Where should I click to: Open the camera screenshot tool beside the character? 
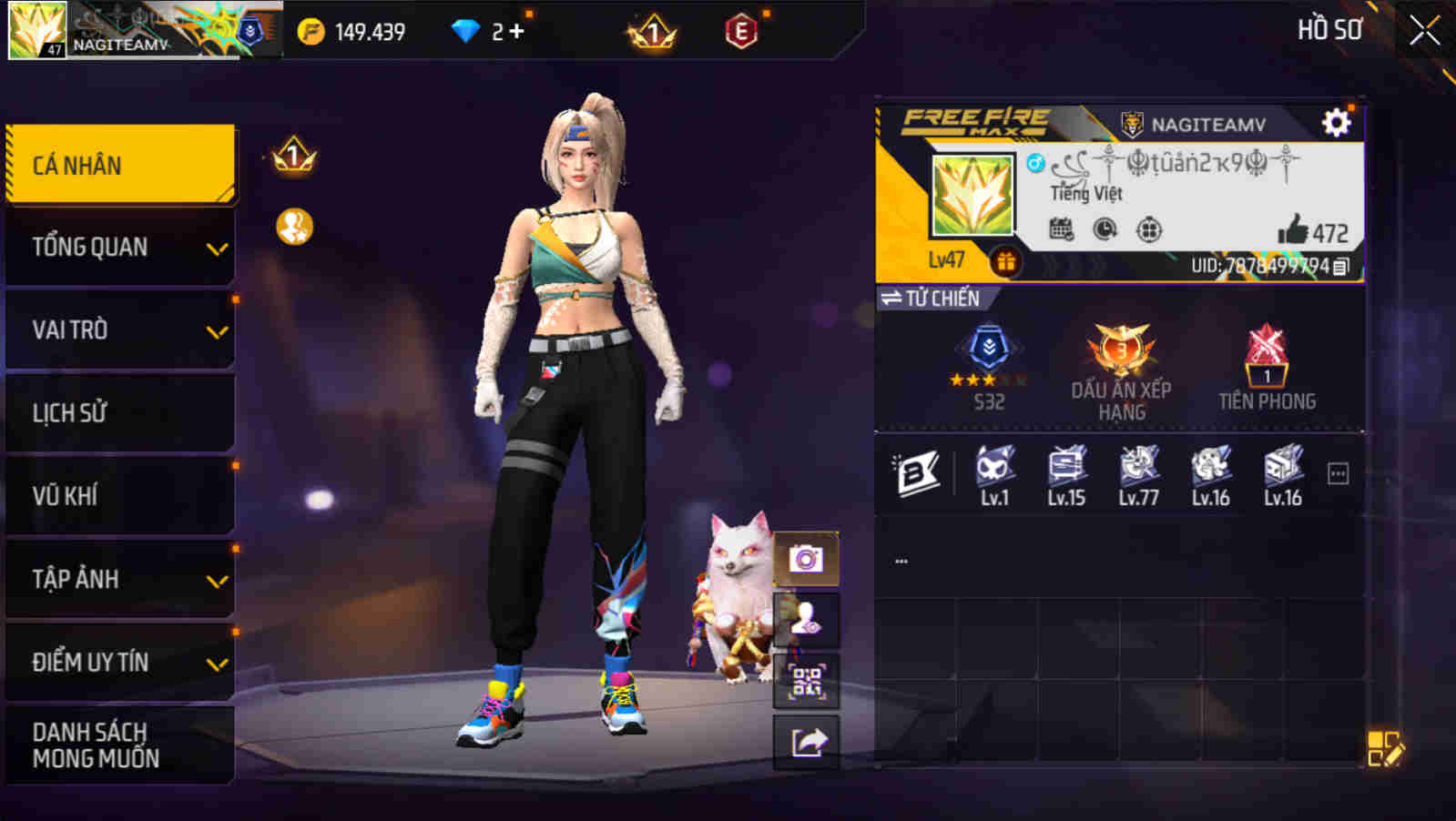click(804, 558)
